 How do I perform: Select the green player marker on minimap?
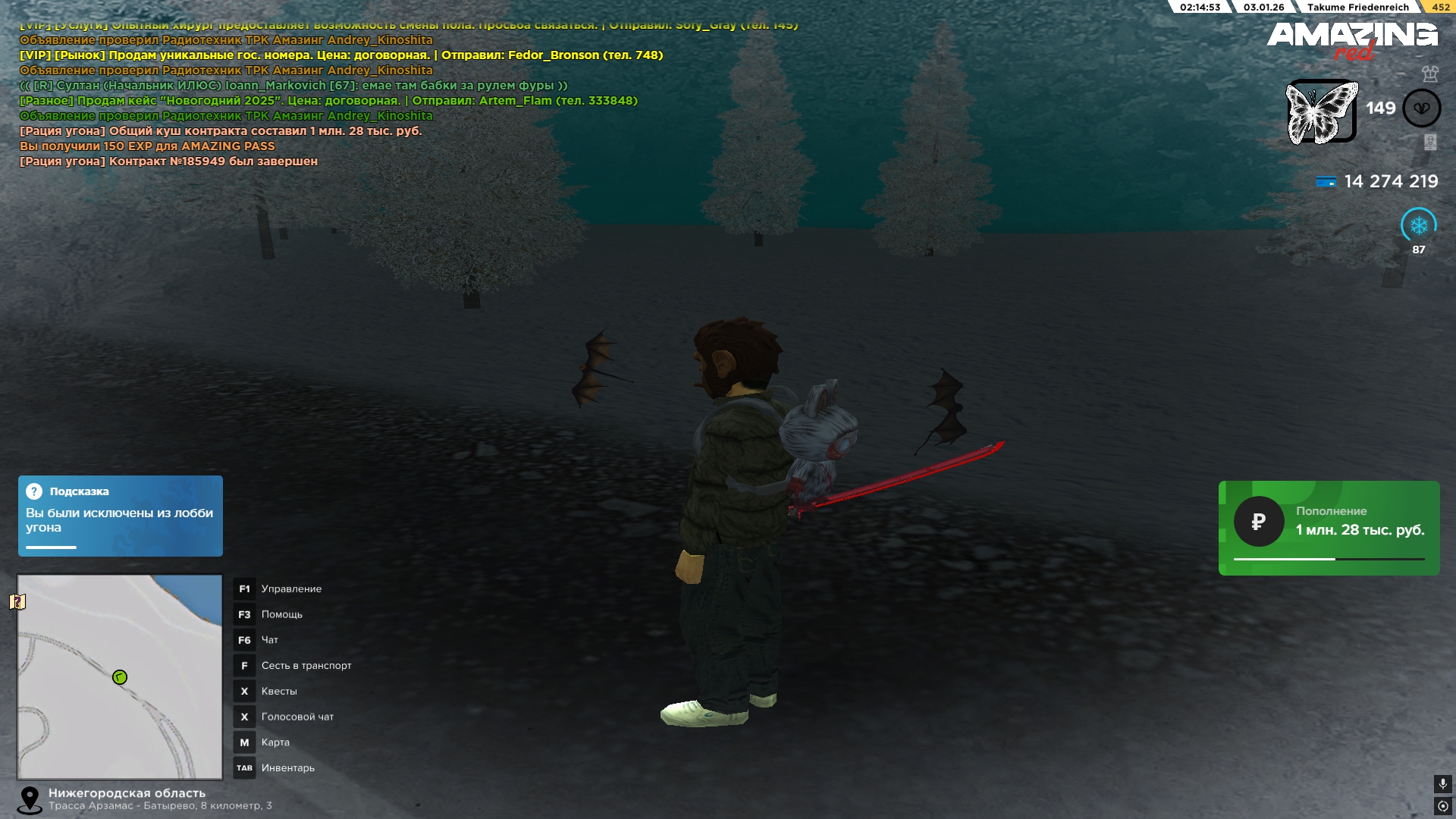click(120, 677)
